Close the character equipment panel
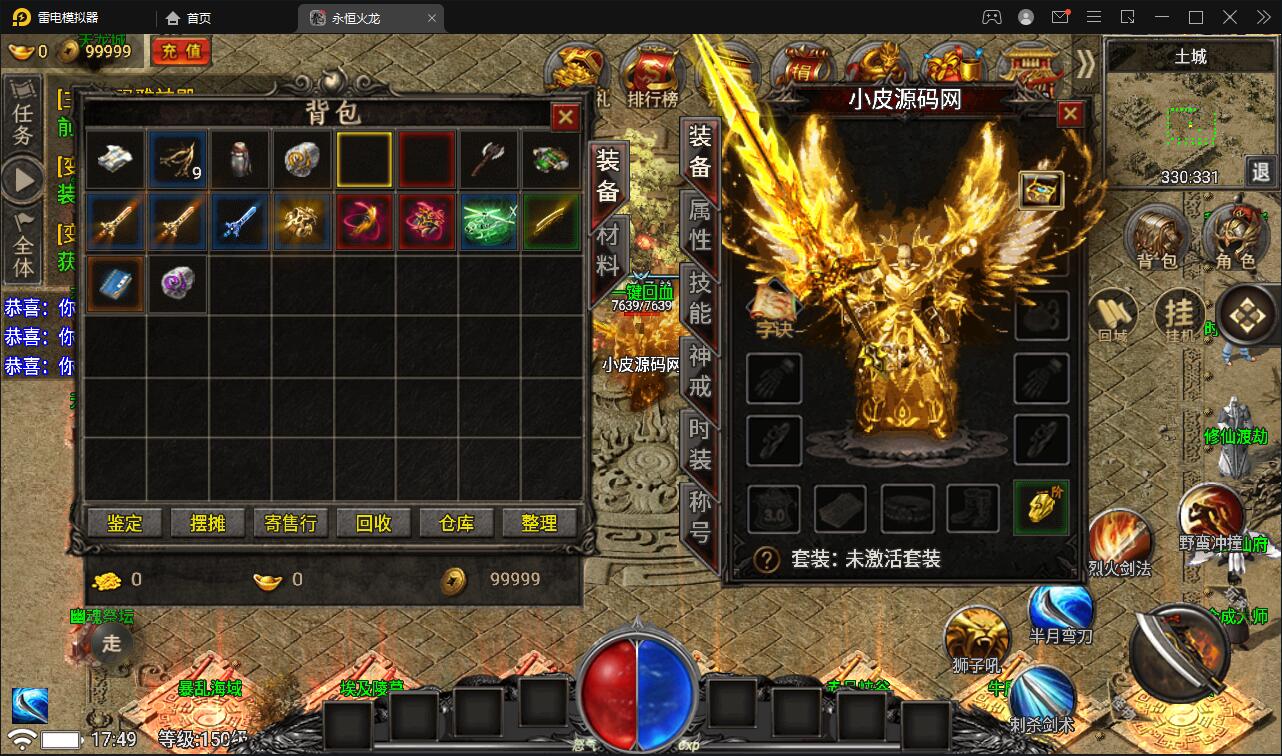The width and height of the screenshot is (1282, 756). pos(1070,114)
